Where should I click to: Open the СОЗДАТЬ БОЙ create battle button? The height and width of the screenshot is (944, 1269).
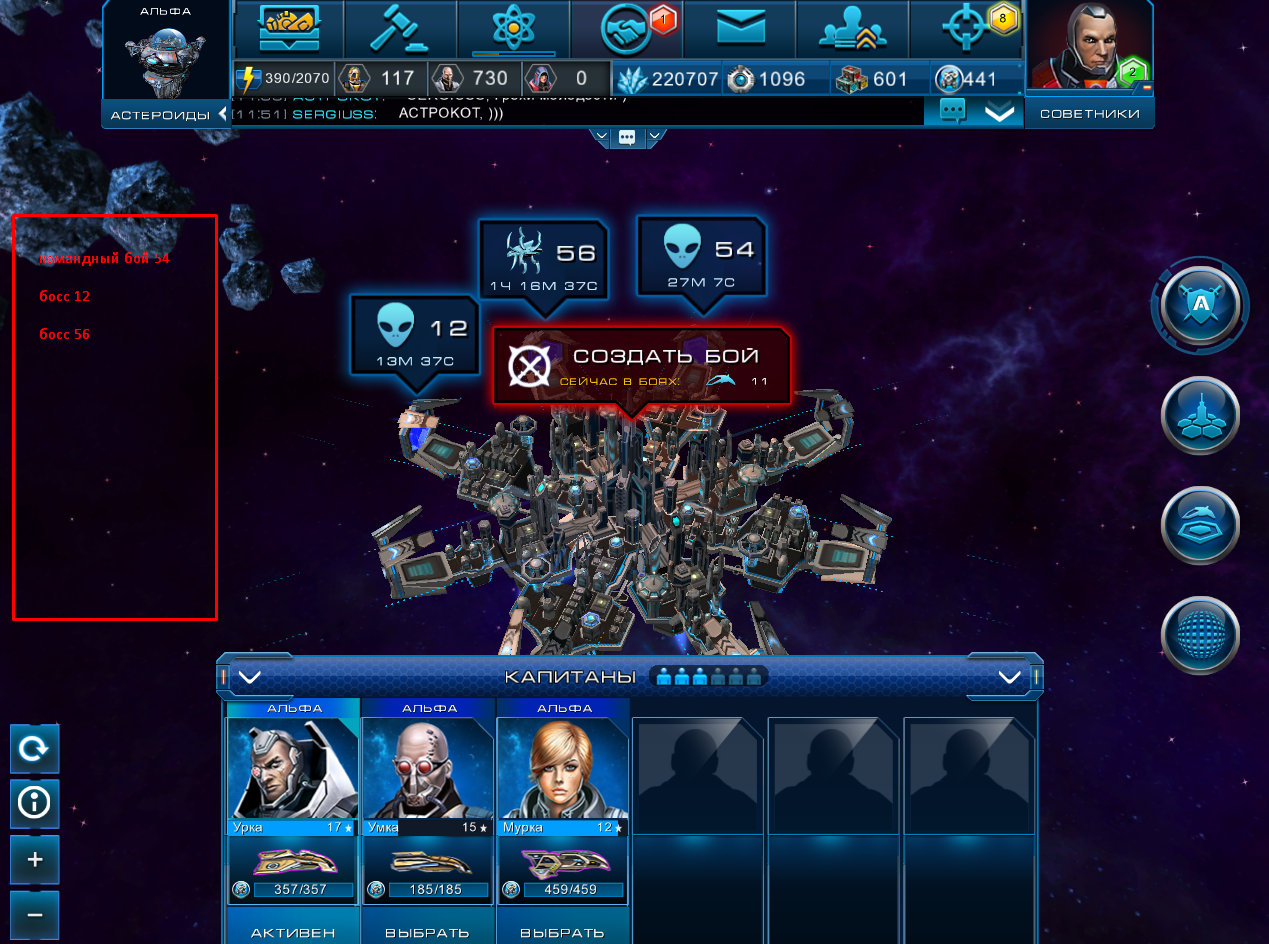pos(642,366)
